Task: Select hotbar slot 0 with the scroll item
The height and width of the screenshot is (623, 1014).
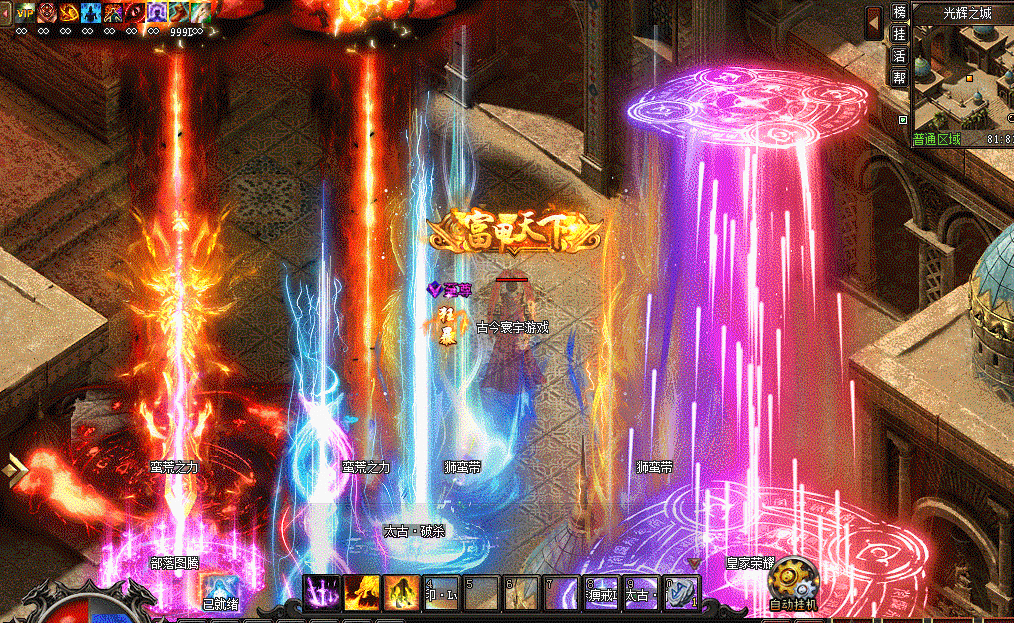Action: (681, 592)
